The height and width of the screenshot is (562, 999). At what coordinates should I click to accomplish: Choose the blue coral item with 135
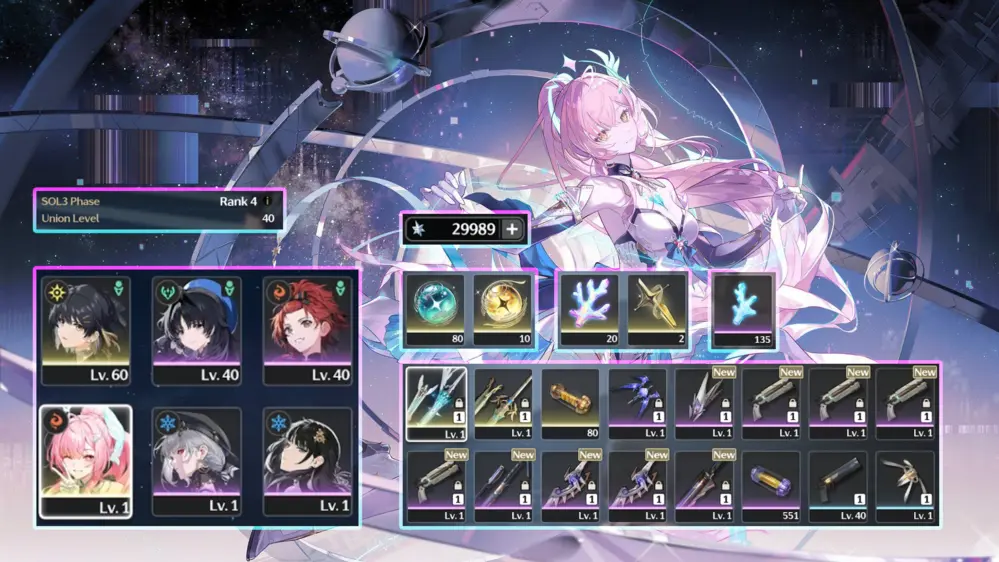click(x=742, y=309)
